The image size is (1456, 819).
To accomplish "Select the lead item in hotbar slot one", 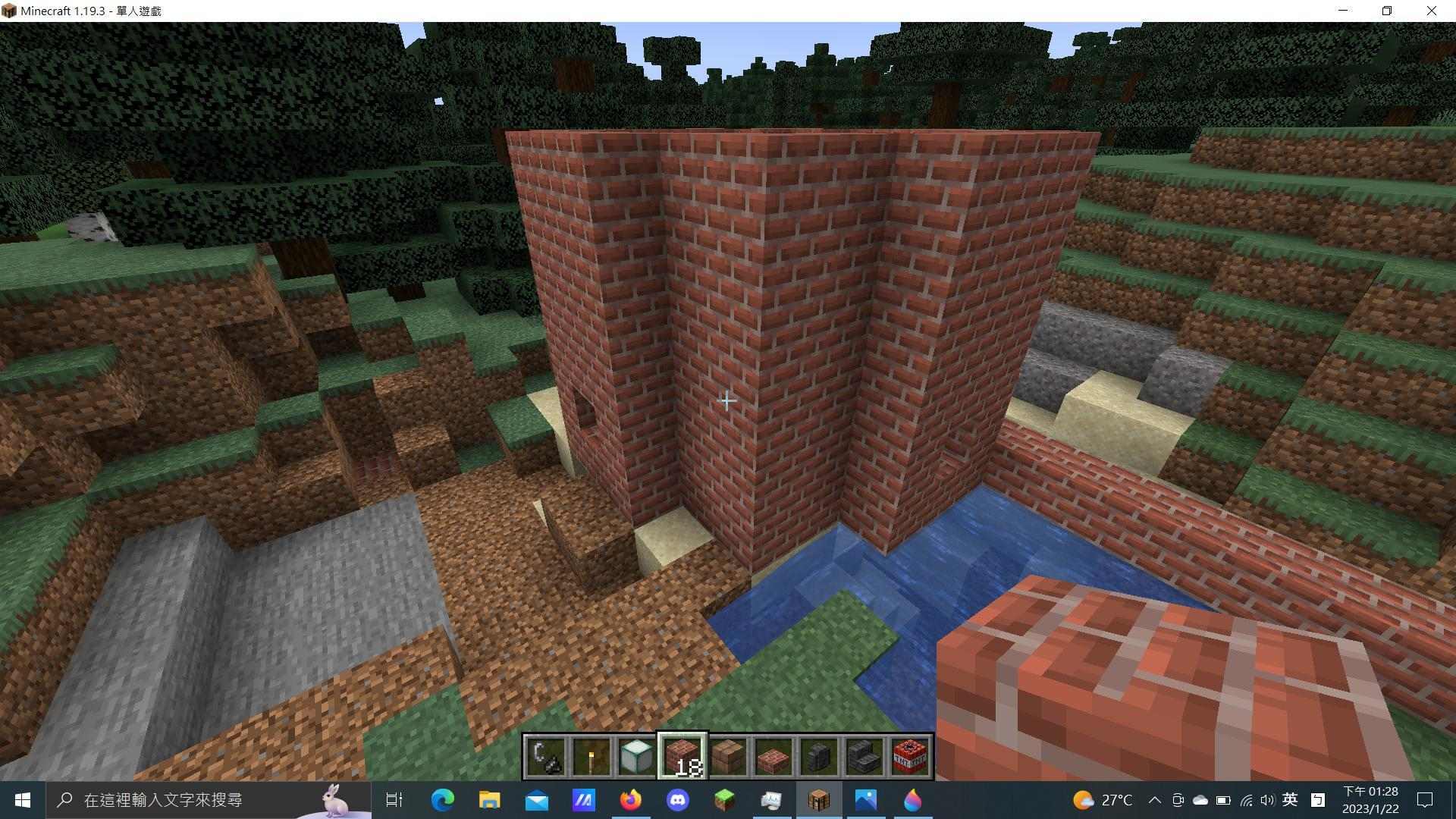I will (548, 755).
